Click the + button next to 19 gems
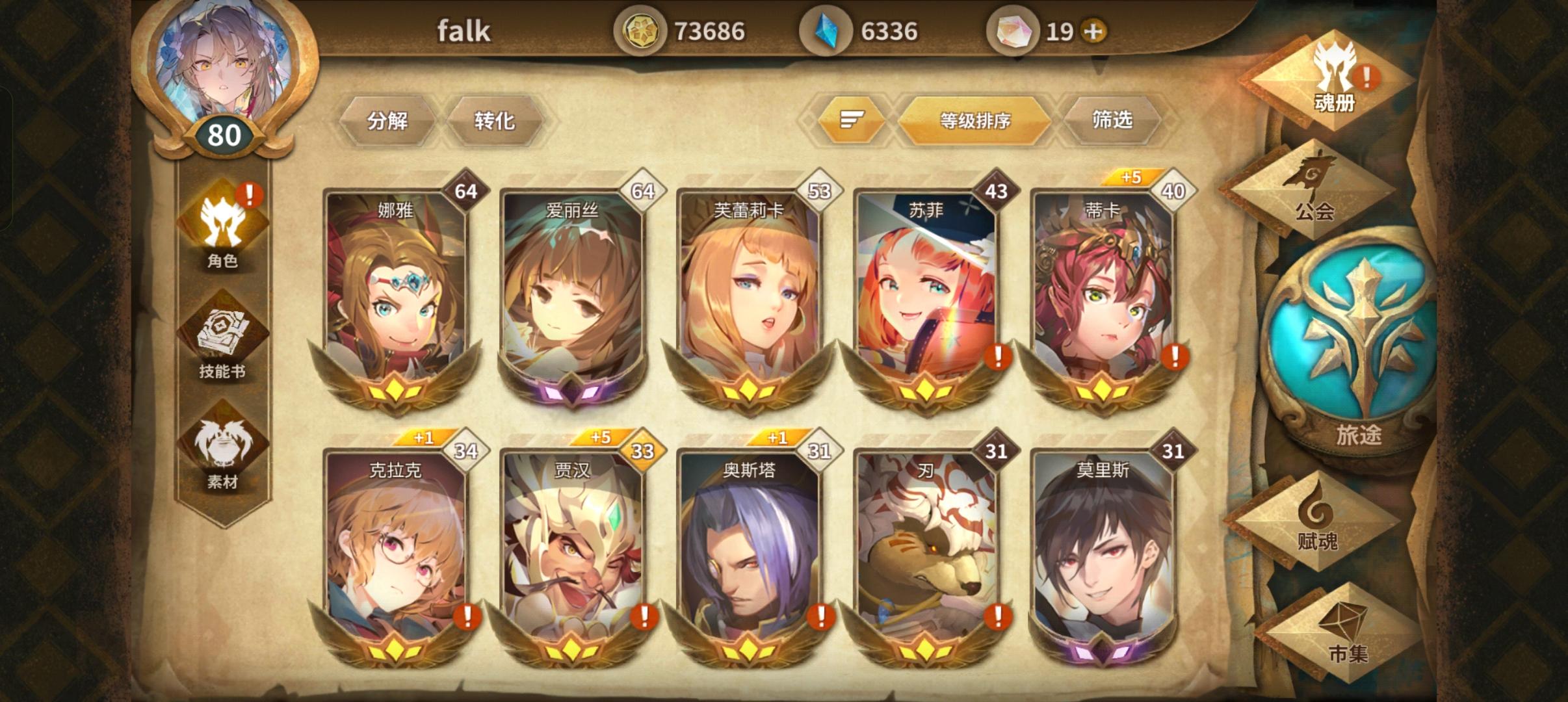The width and height of the screenshot is (1568, 702). click(1092, 31)
